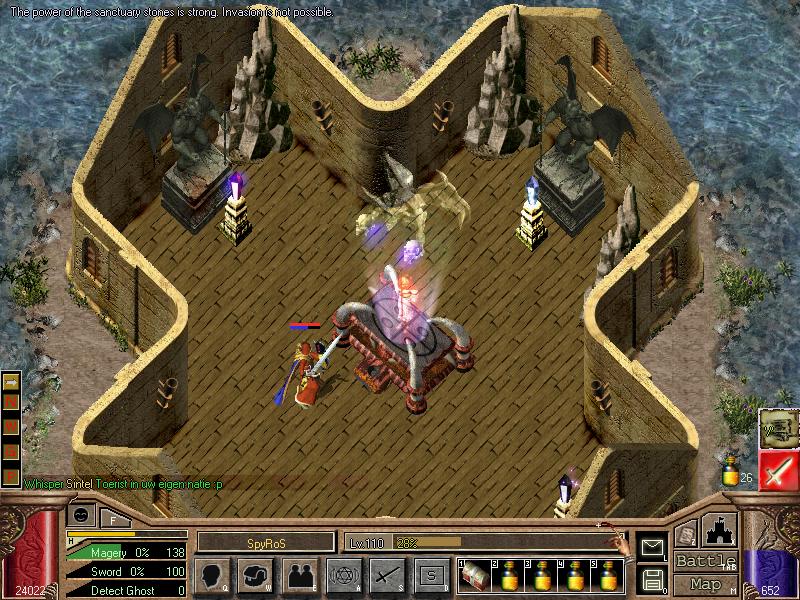Image resolution: width=800 pixels, height=600 pixels.
Task: Open the Battle panel
Action: [704, 561]
